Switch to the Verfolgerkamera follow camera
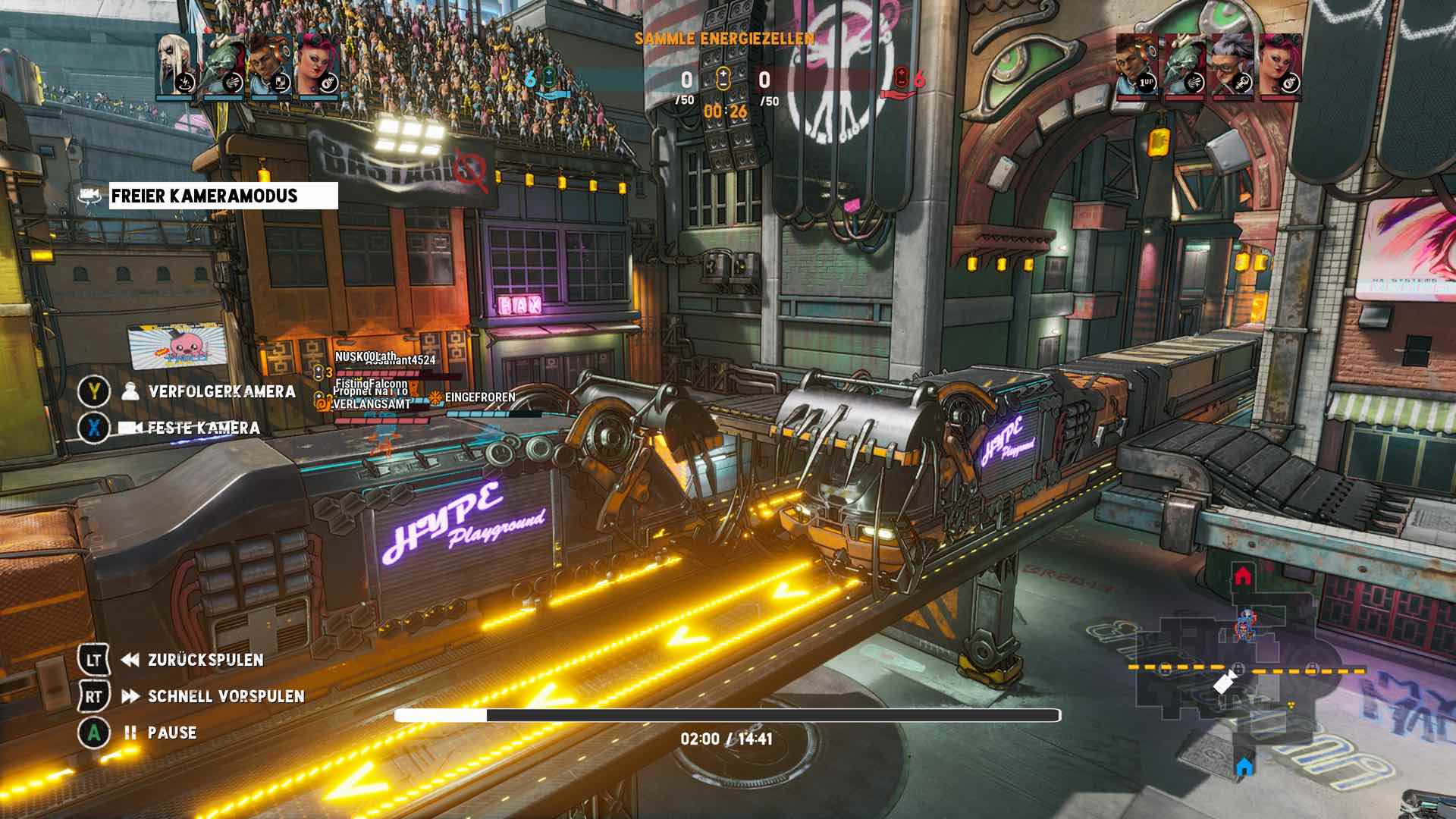Screen dimensions: 1456x819 click(x=221, y=391)
